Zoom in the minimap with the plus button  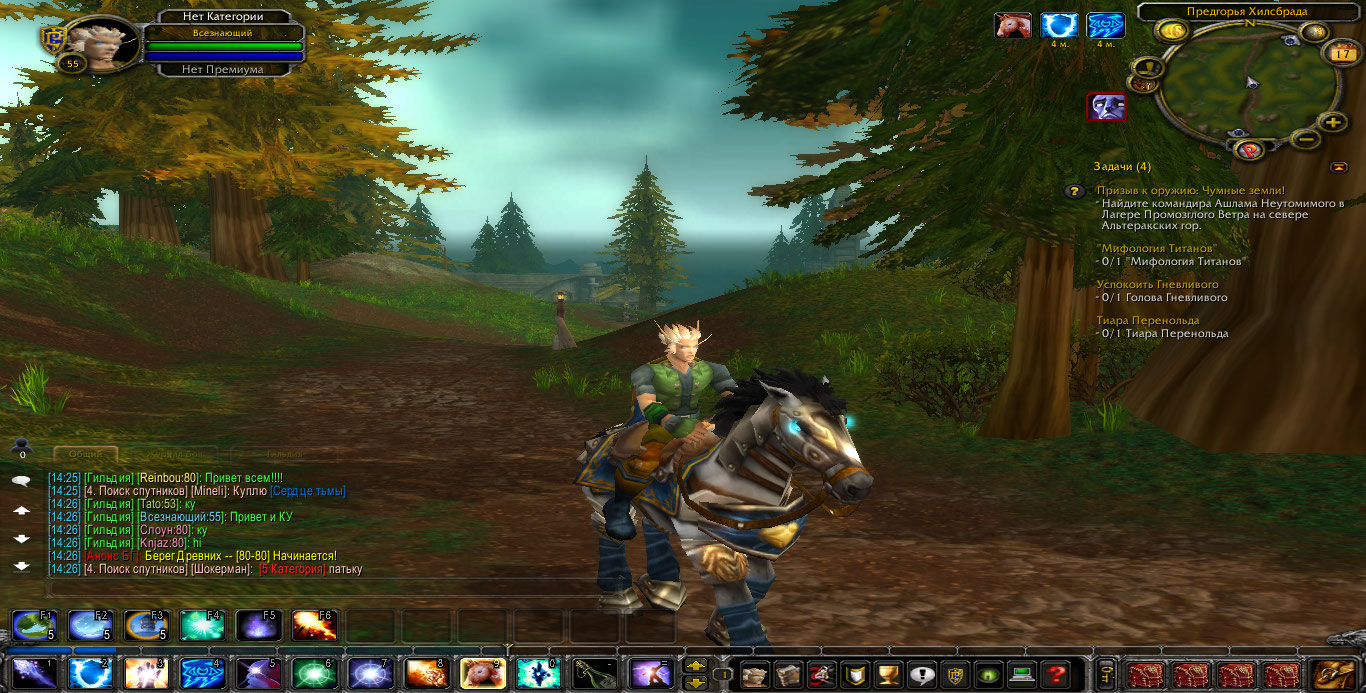pyautogui.click(x=1331, y=122)
